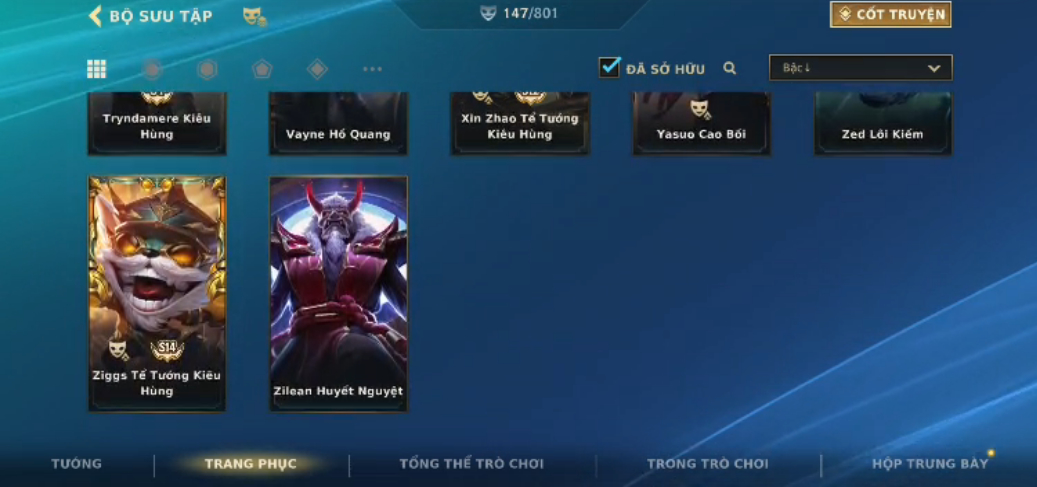Select Zilean Huyết Nguyệt skin card

[338, 293]
